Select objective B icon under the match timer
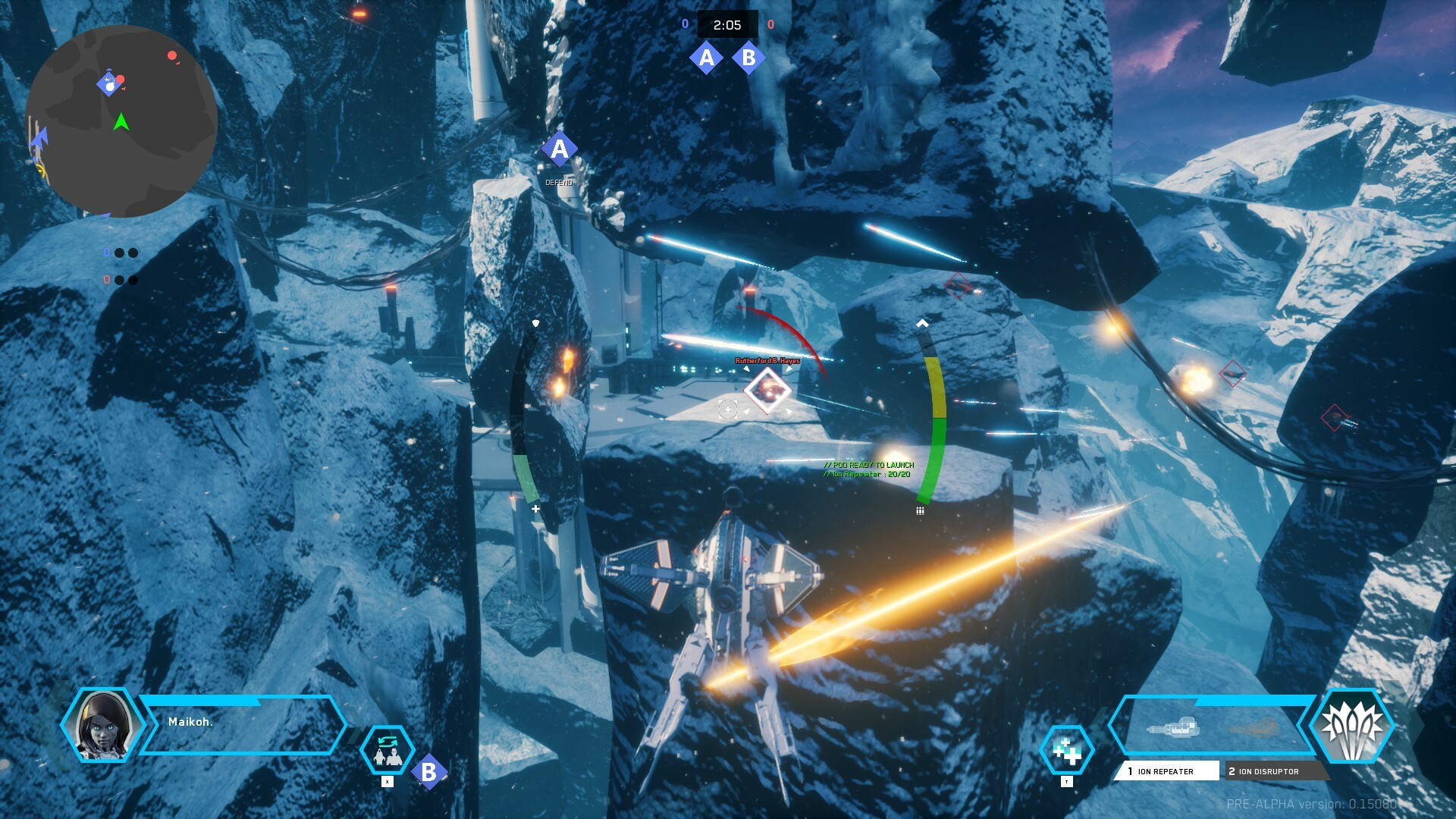 coord(748,58)
